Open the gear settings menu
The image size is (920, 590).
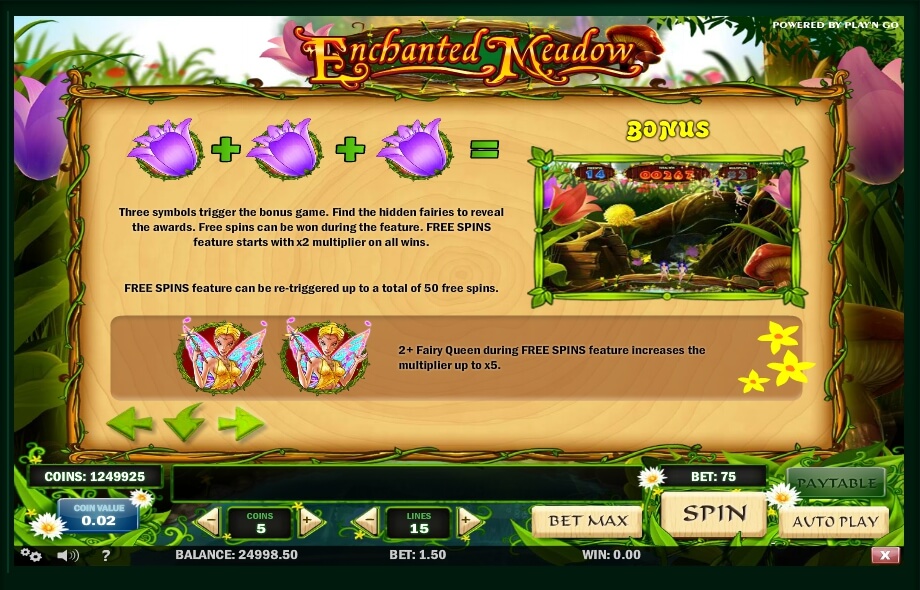point(31,555)
